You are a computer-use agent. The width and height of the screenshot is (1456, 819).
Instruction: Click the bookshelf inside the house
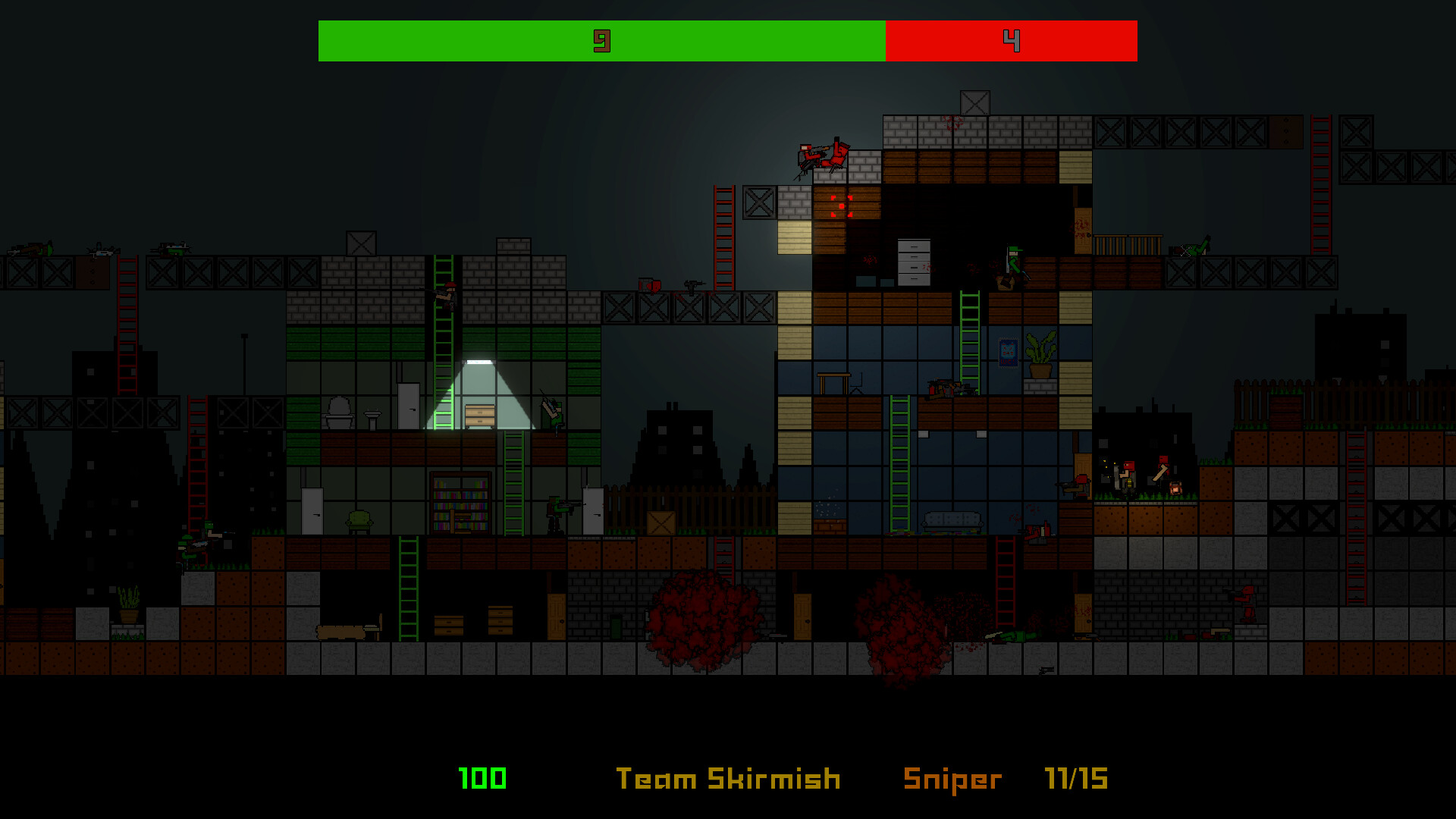pyautogui.click(x=461, y=502)
